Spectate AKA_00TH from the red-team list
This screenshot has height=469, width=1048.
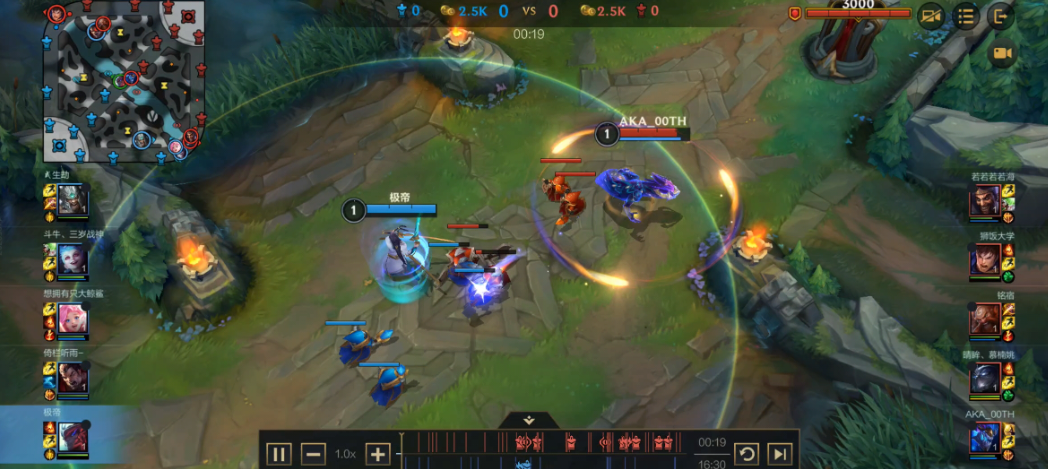(985, 438)
